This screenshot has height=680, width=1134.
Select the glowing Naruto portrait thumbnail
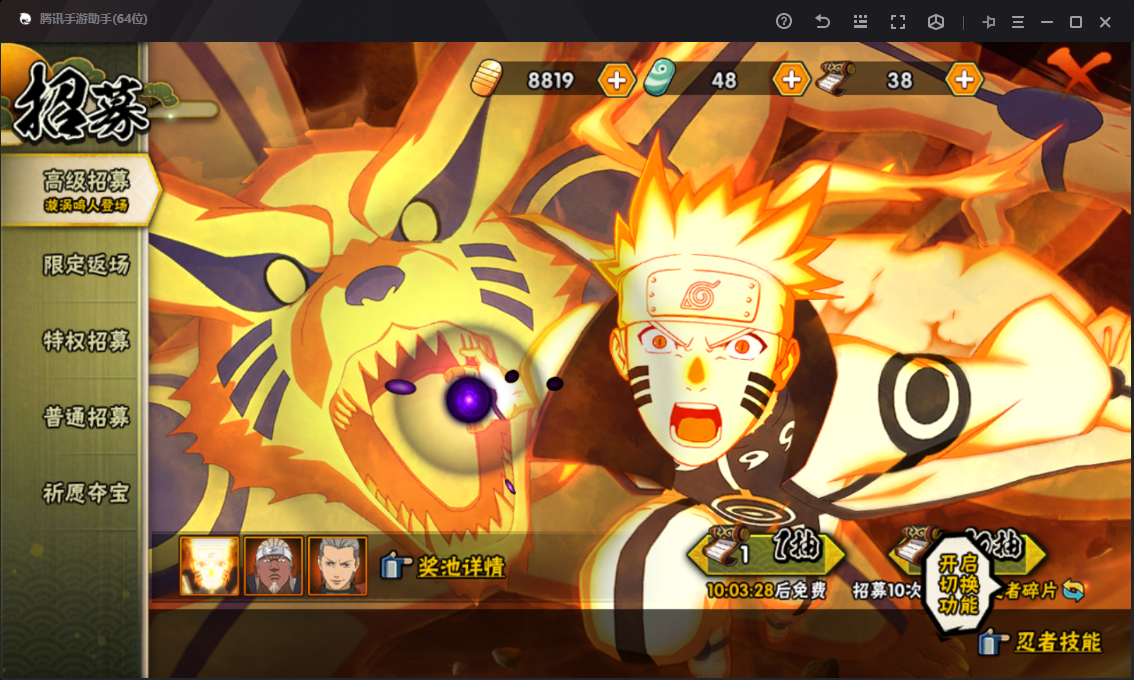209,566
